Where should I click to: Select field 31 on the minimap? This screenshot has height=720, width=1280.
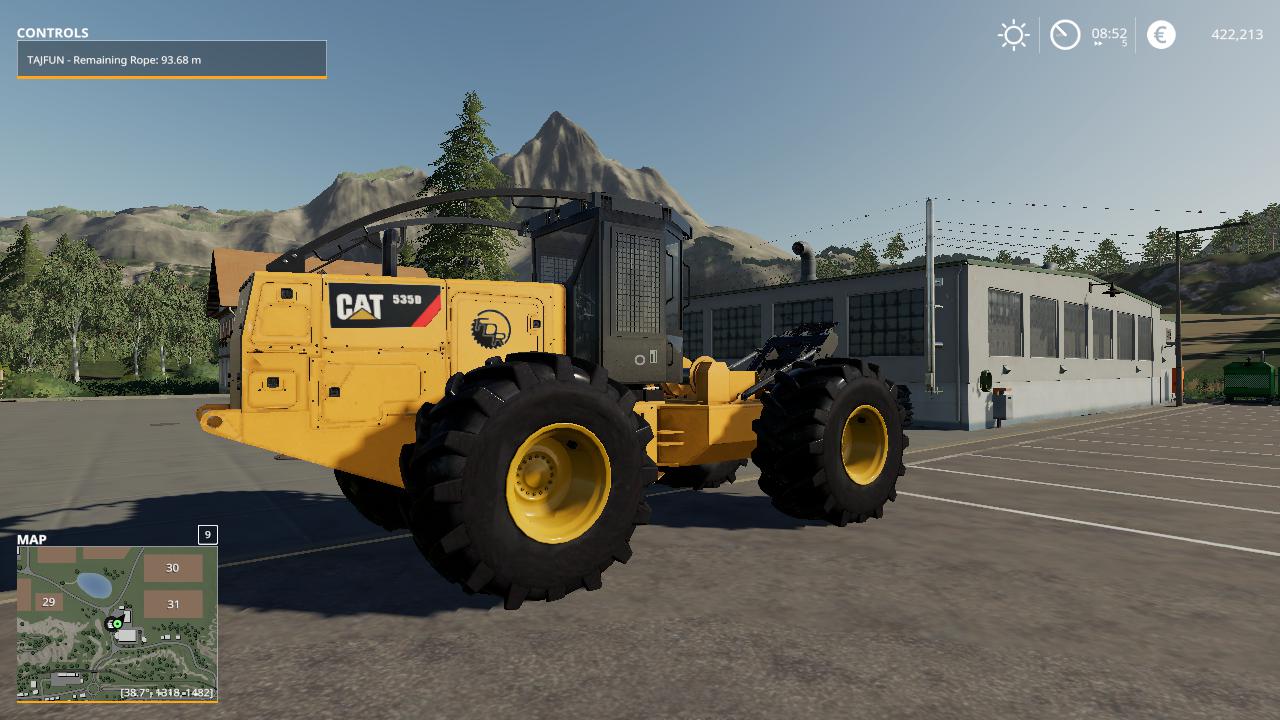pyautogui.click(x=173, y=604)
